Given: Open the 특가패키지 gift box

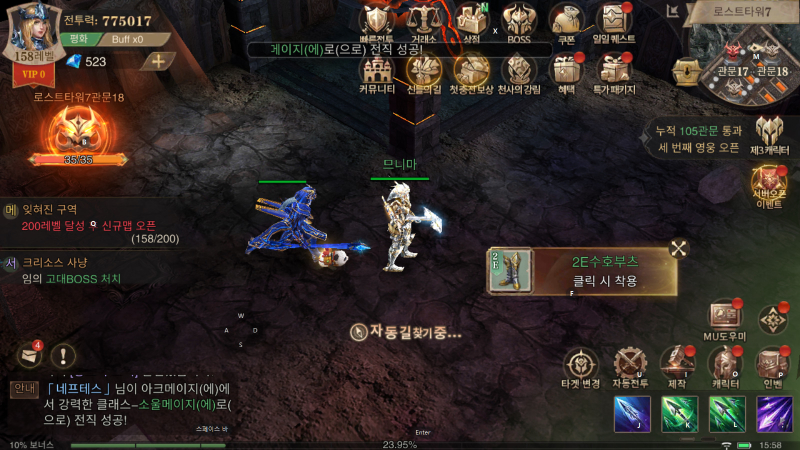Looking at the screenshot, I should (612, 71).
